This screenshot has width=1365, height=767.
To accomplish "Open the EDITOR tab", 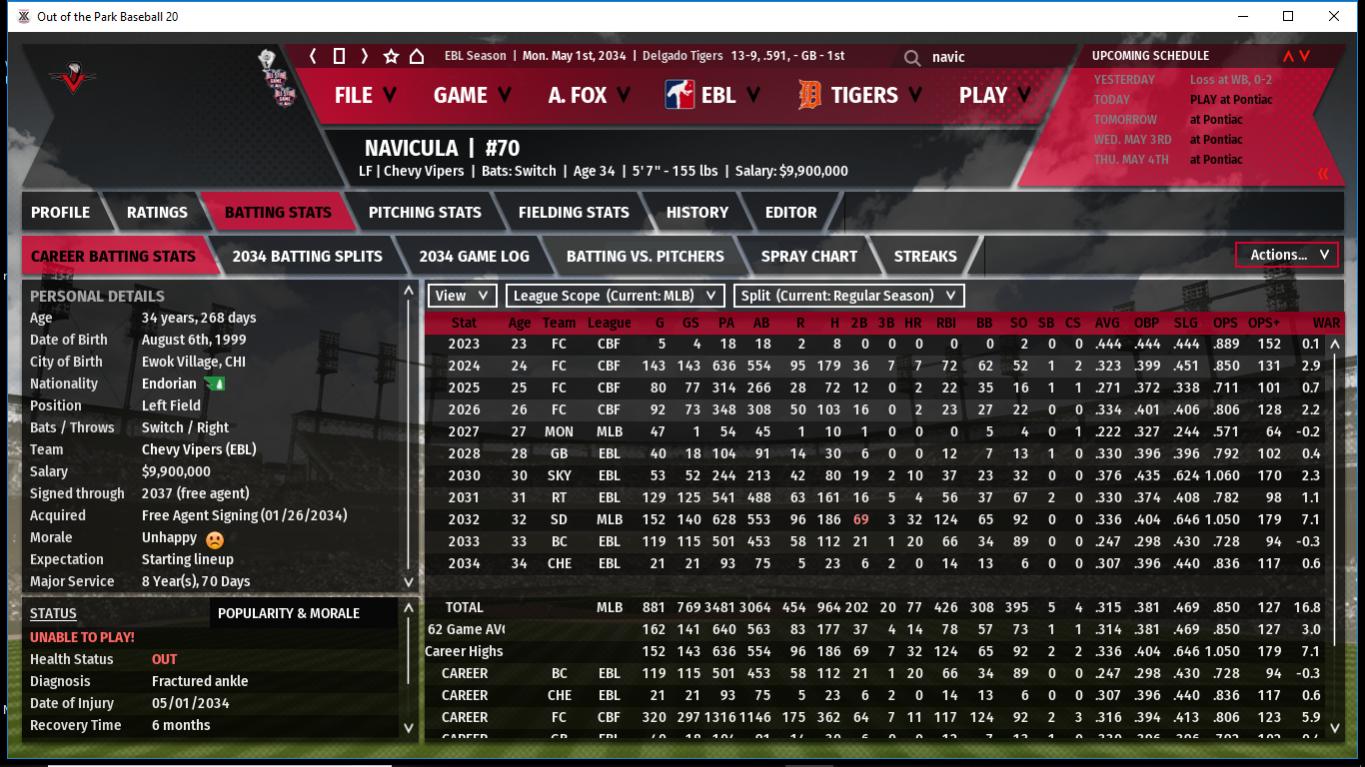I will tap(791, 212).
